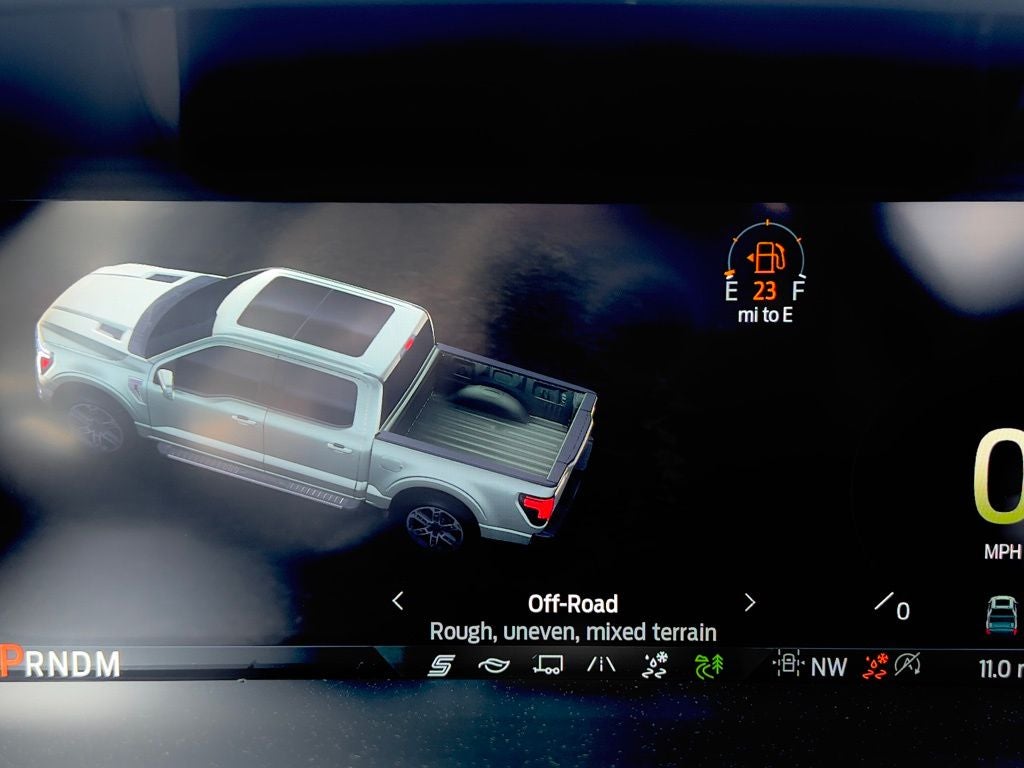Select the trailer Tow/Haul mode icon
The height and width of the screenshot is (768, 1024).
click(x=547, y=665)
